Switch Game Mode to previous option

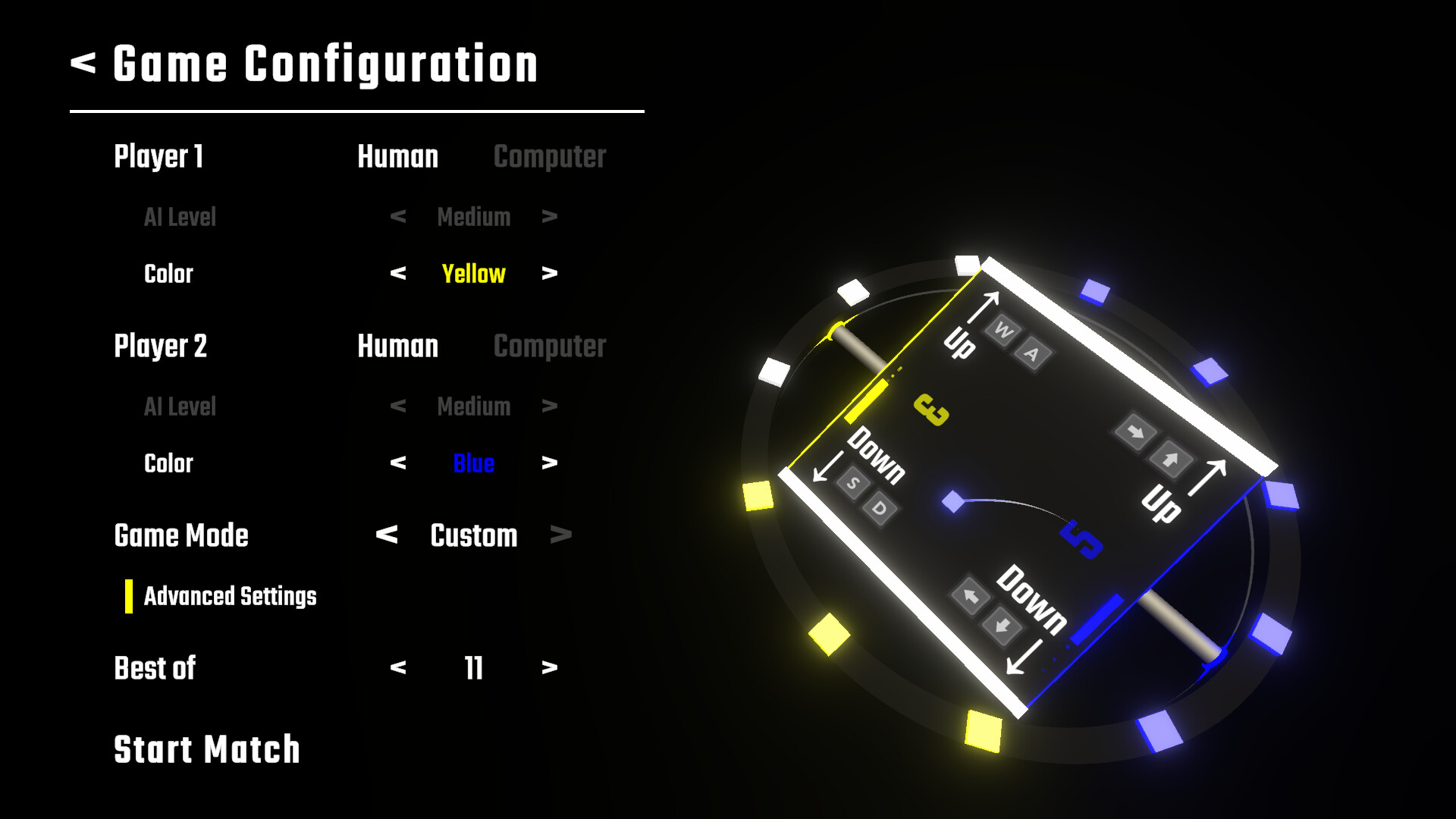coord(387,536)
